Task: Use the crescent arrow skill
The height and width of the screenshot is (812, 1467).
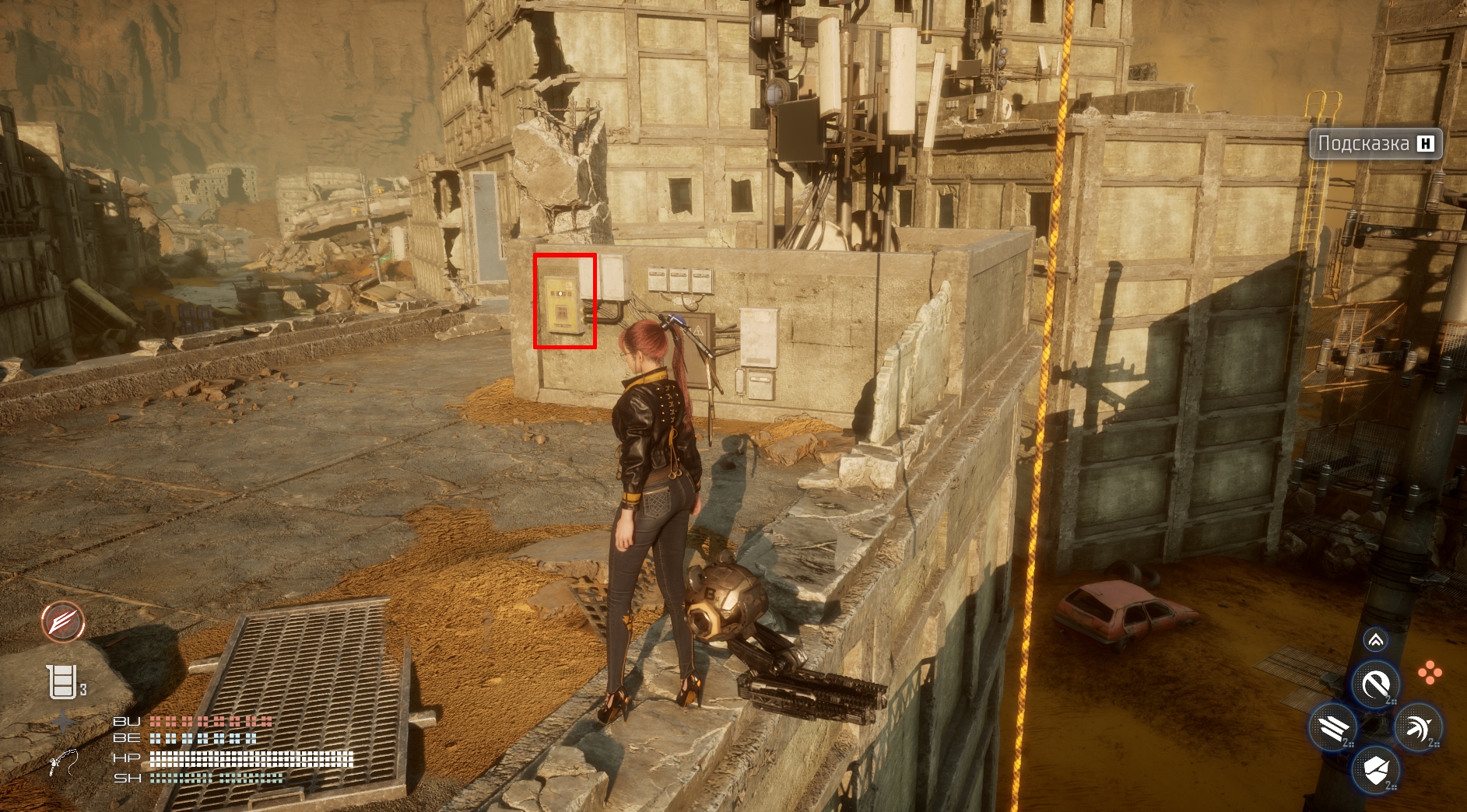Action: [1418, 728]
